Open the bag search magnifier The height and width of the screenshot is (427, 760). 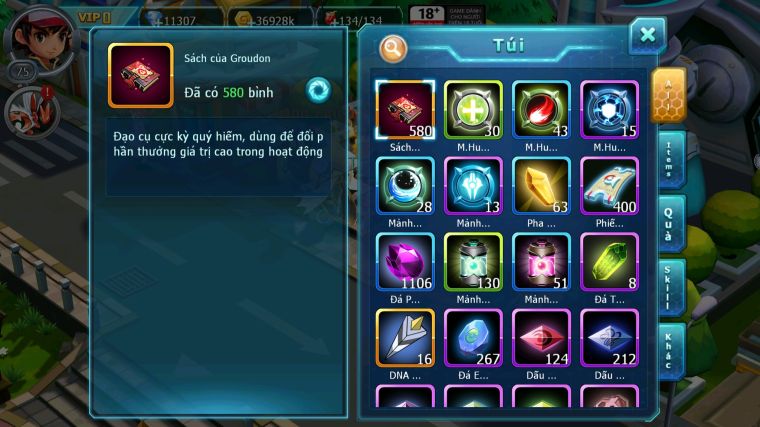(394, 47)
